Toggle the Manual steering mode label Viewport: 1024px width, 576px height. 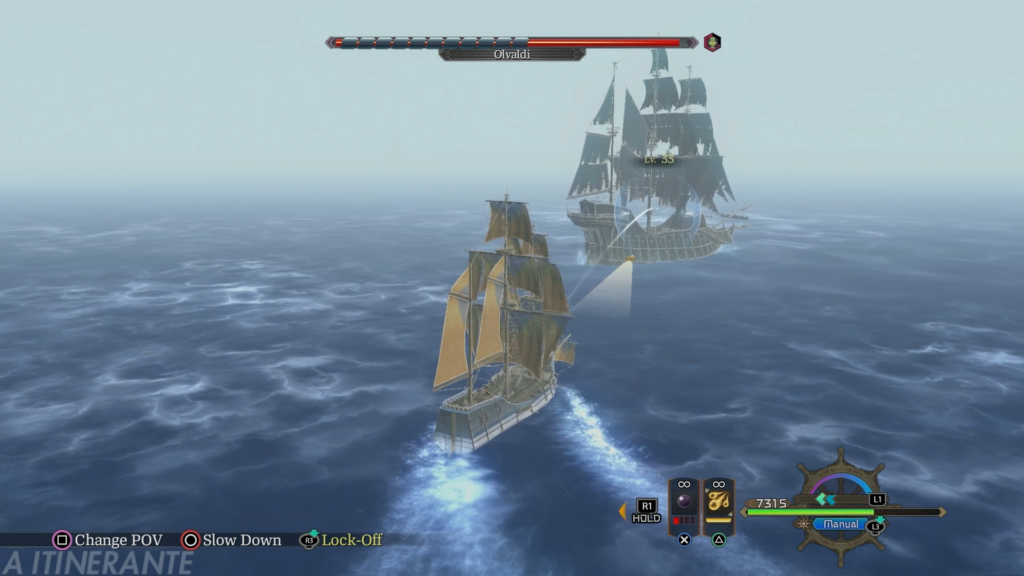point(840,524)
